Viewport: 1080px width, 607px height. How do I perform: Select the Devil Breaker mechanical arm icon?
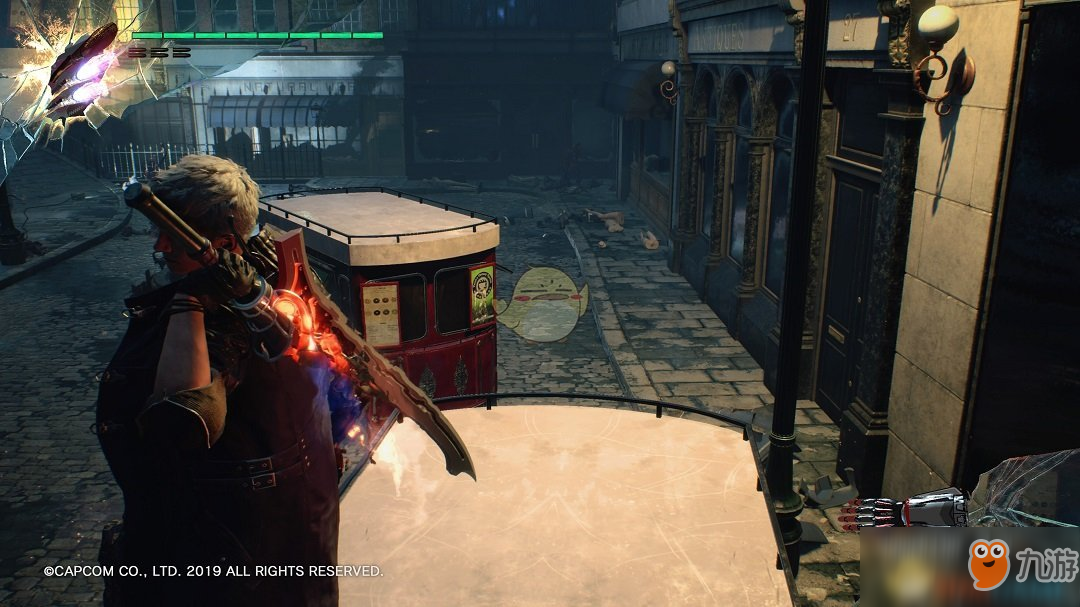pyautogui.click(x=900, y=511)
